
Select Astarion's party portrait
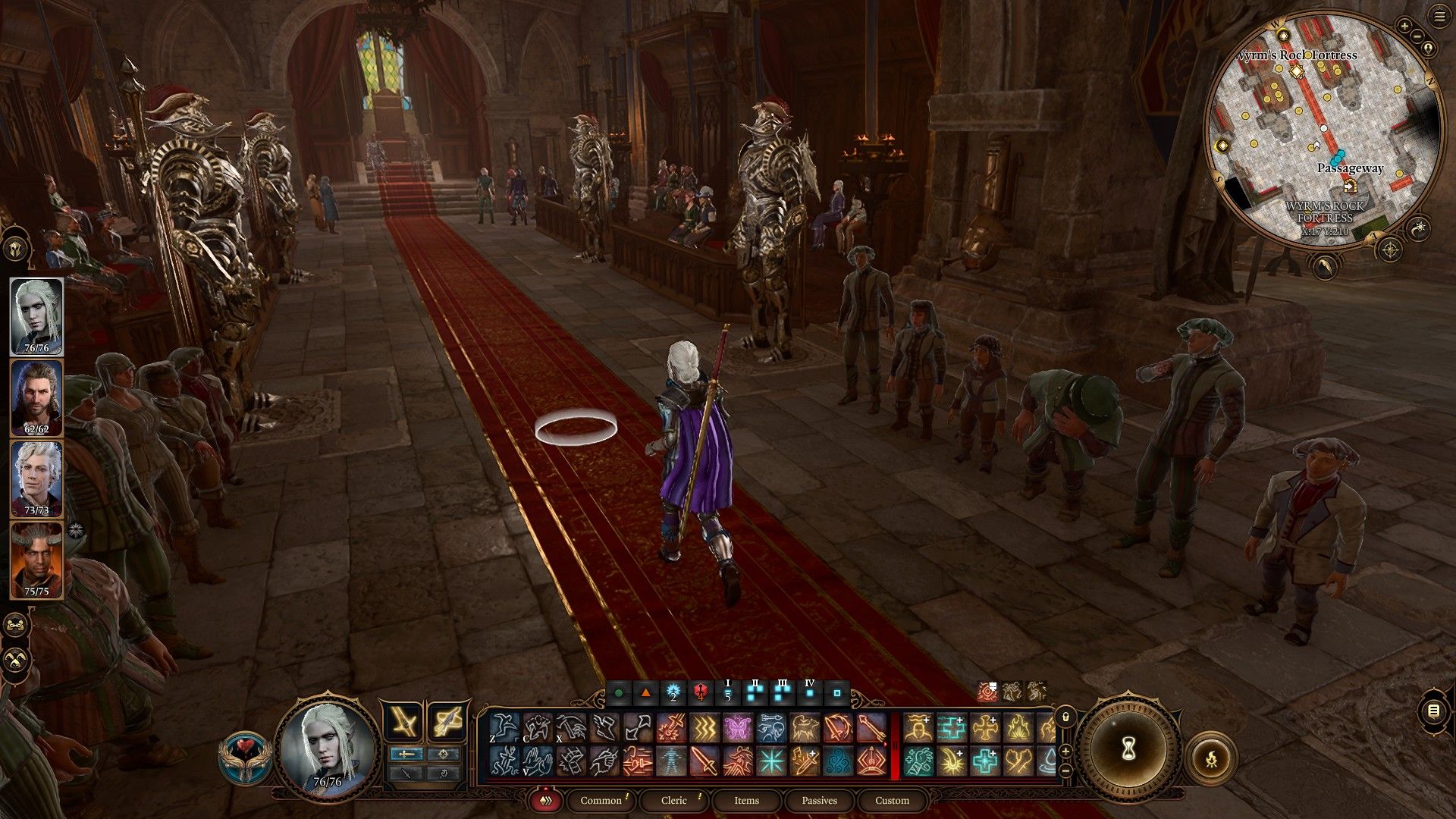(x=36, y=479)
